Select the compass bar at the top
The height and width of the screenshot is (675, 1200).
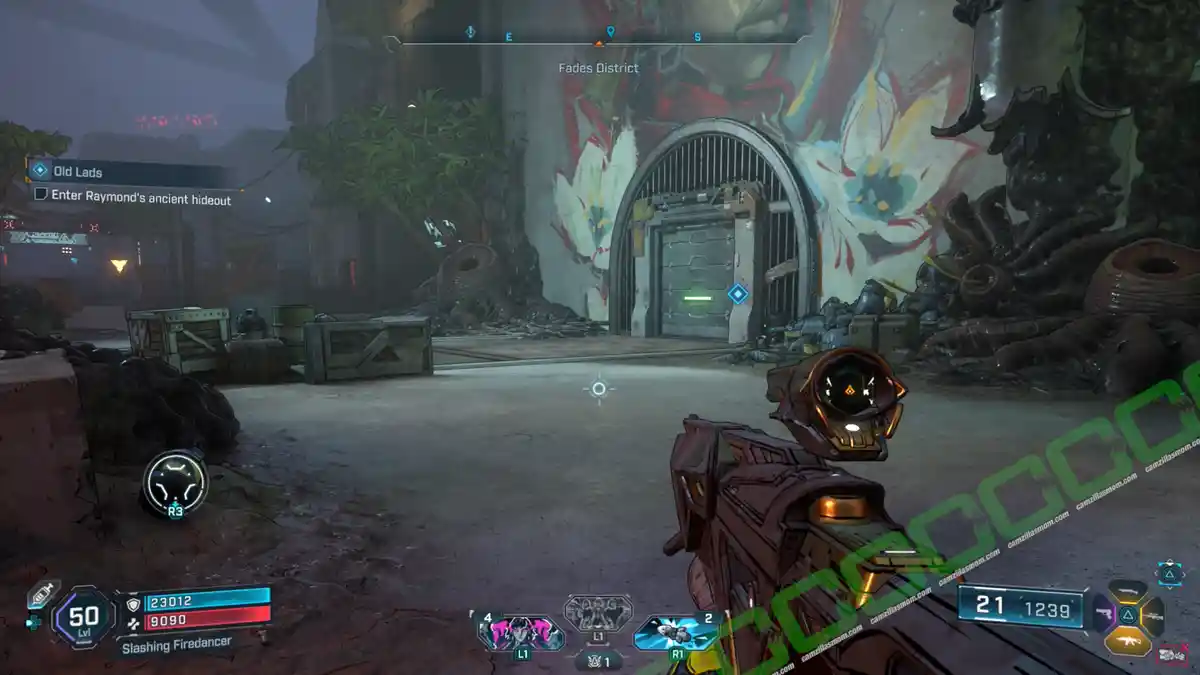[x=598, y=40]
